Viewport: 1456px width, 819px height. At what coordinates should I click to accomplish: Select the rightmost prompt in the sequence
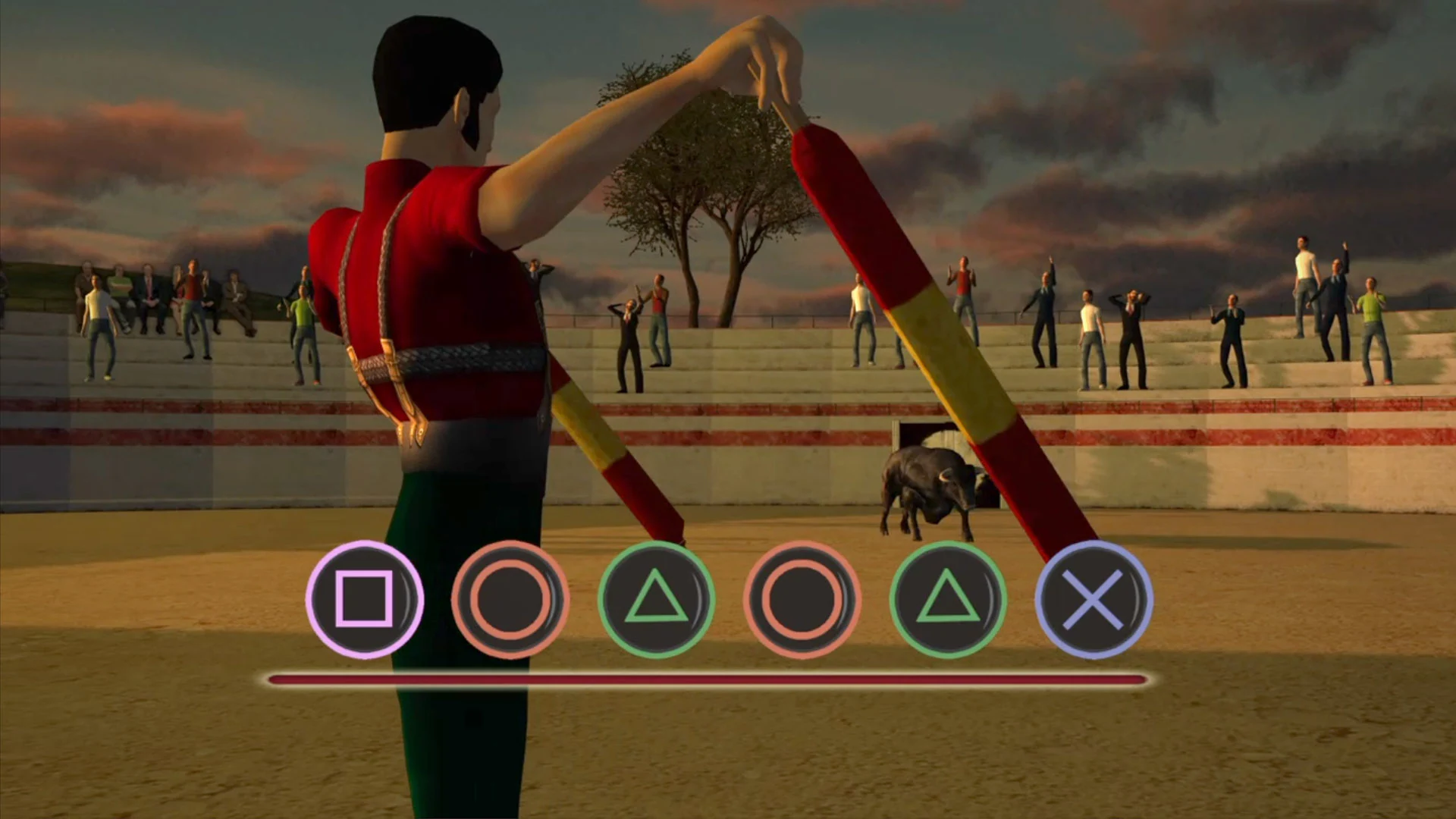click(1092, 599)
